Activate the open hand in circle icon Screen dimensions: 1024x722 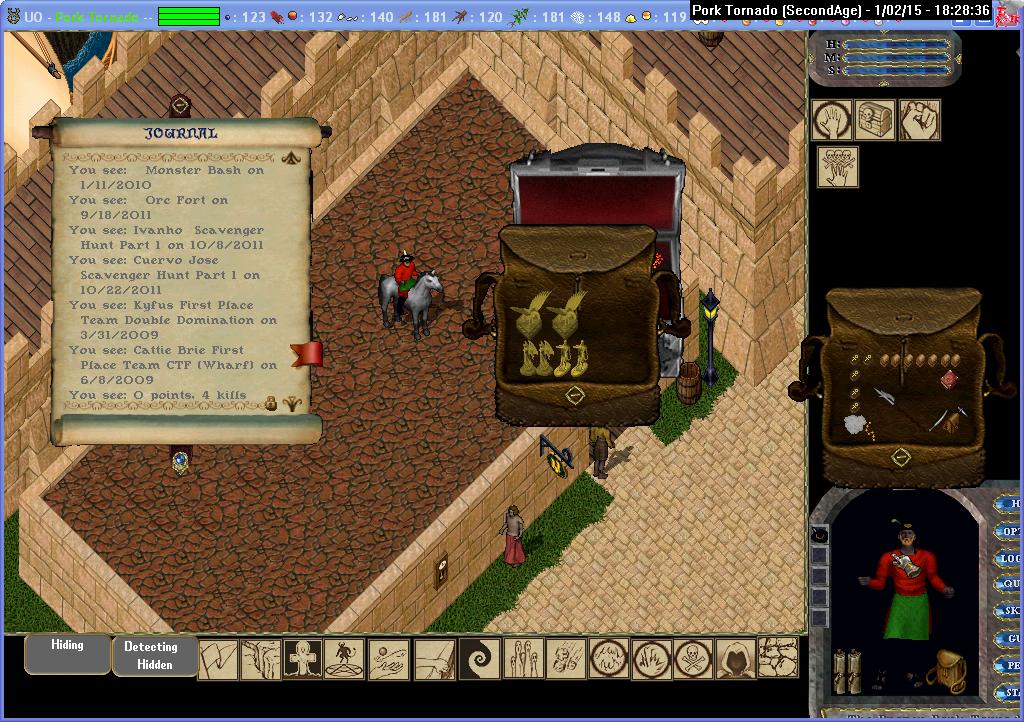(x=832, y=120)
